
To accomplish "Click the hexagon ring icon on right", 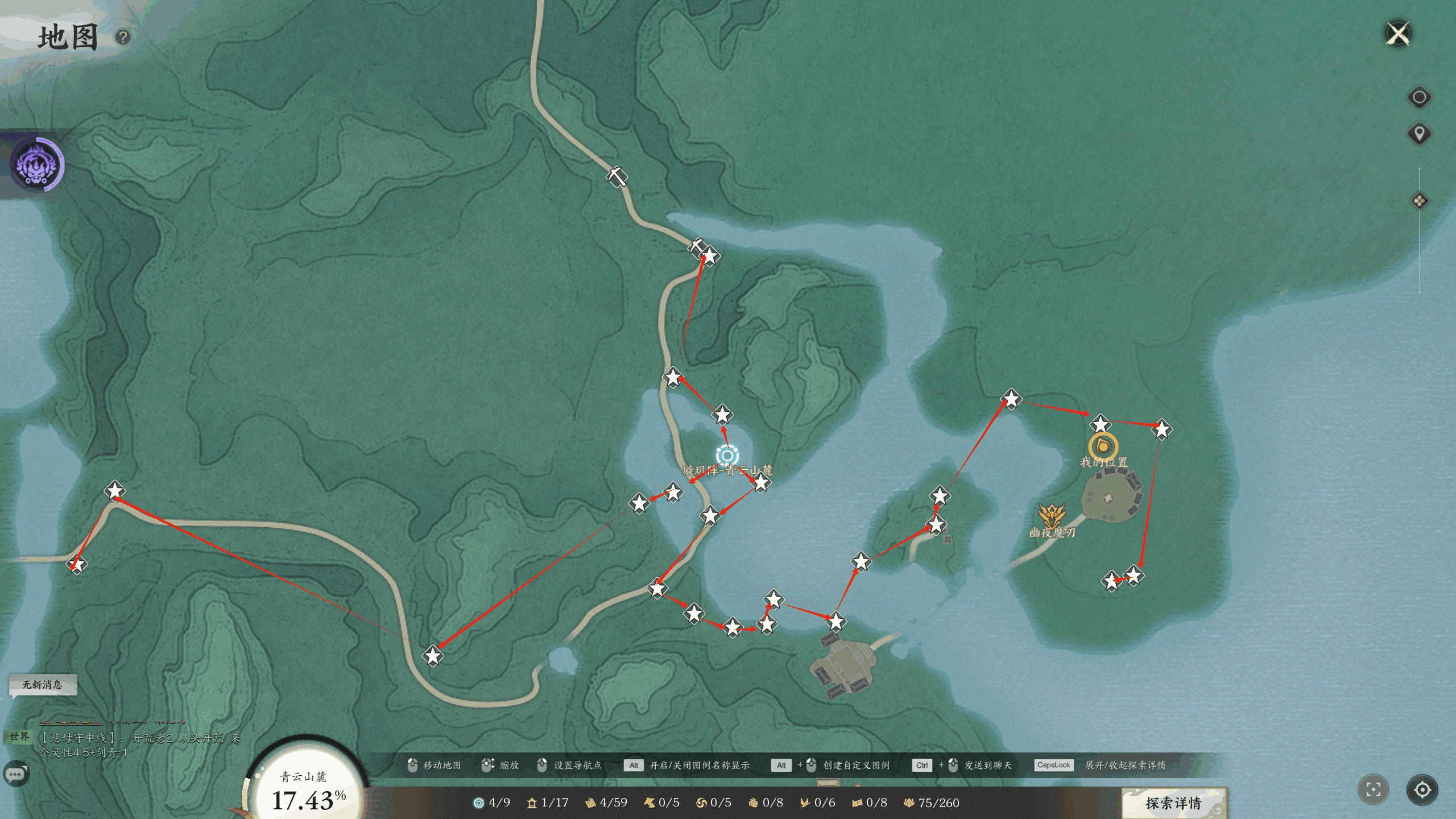I will click(x=1419, y=97).
